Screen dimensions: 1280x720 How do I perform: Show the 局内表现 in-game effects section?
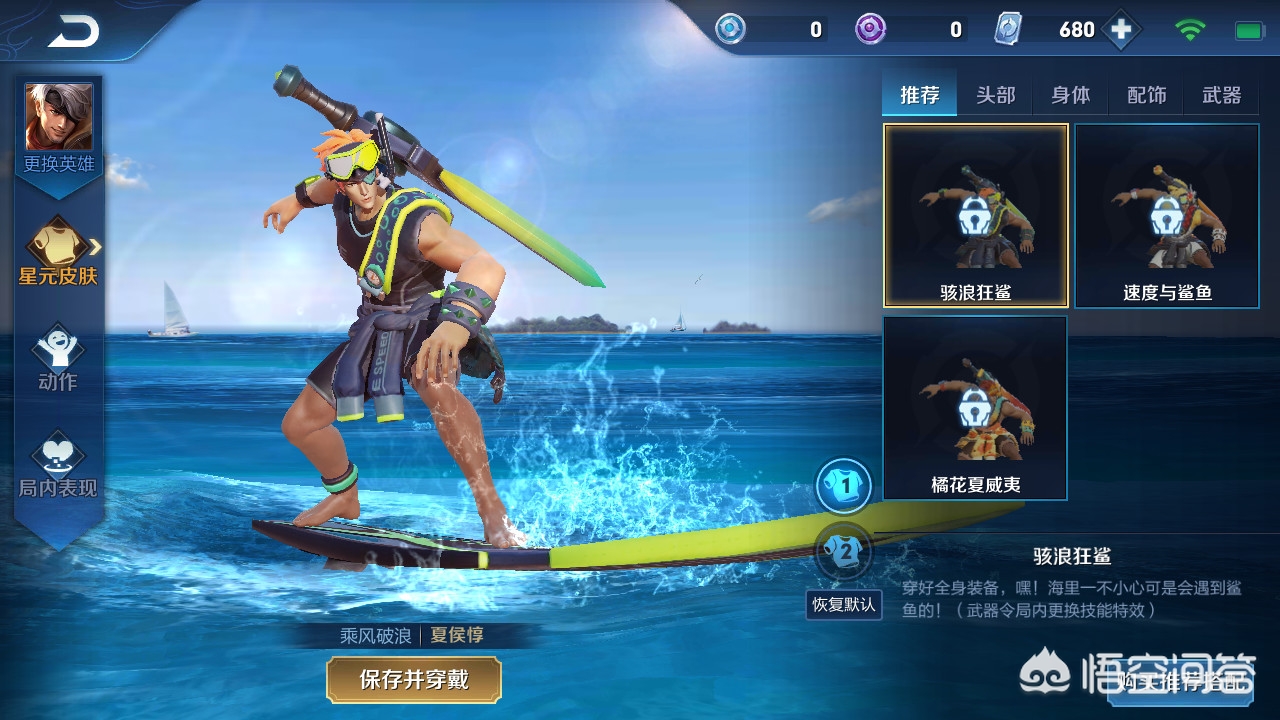(58, 465)
